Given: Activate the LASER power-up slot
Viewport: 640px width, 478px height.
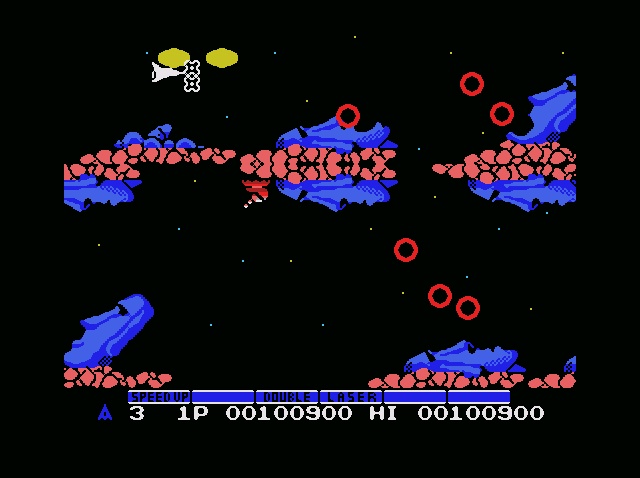Looking at the screenshot, I should click(351, 397).
